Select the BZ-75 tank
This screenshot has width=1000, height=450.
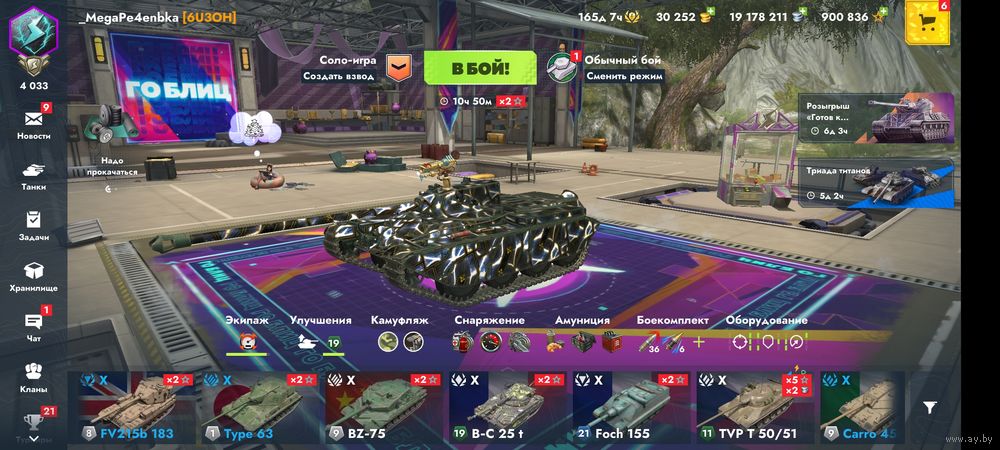click(x=386, y=408)
